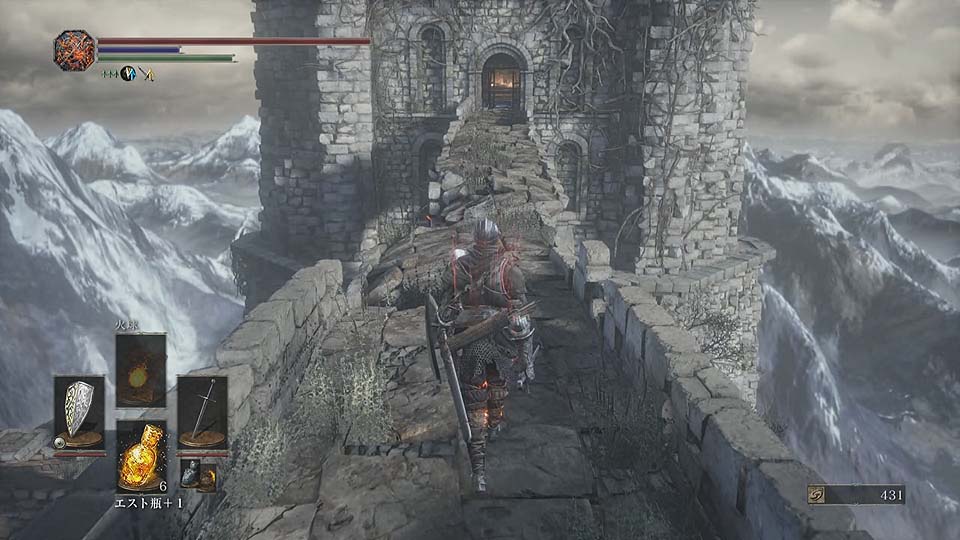
Task: Select the small orange next-item icon
Action: tap(205, 479)
